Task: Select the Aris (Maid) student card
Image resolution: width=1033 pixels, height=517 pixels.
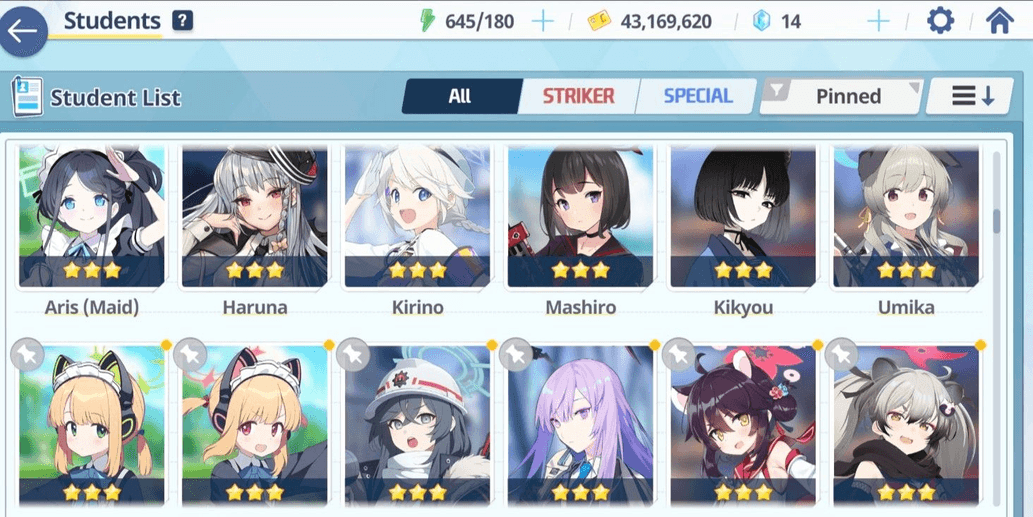Action: (x=91, y=218)
